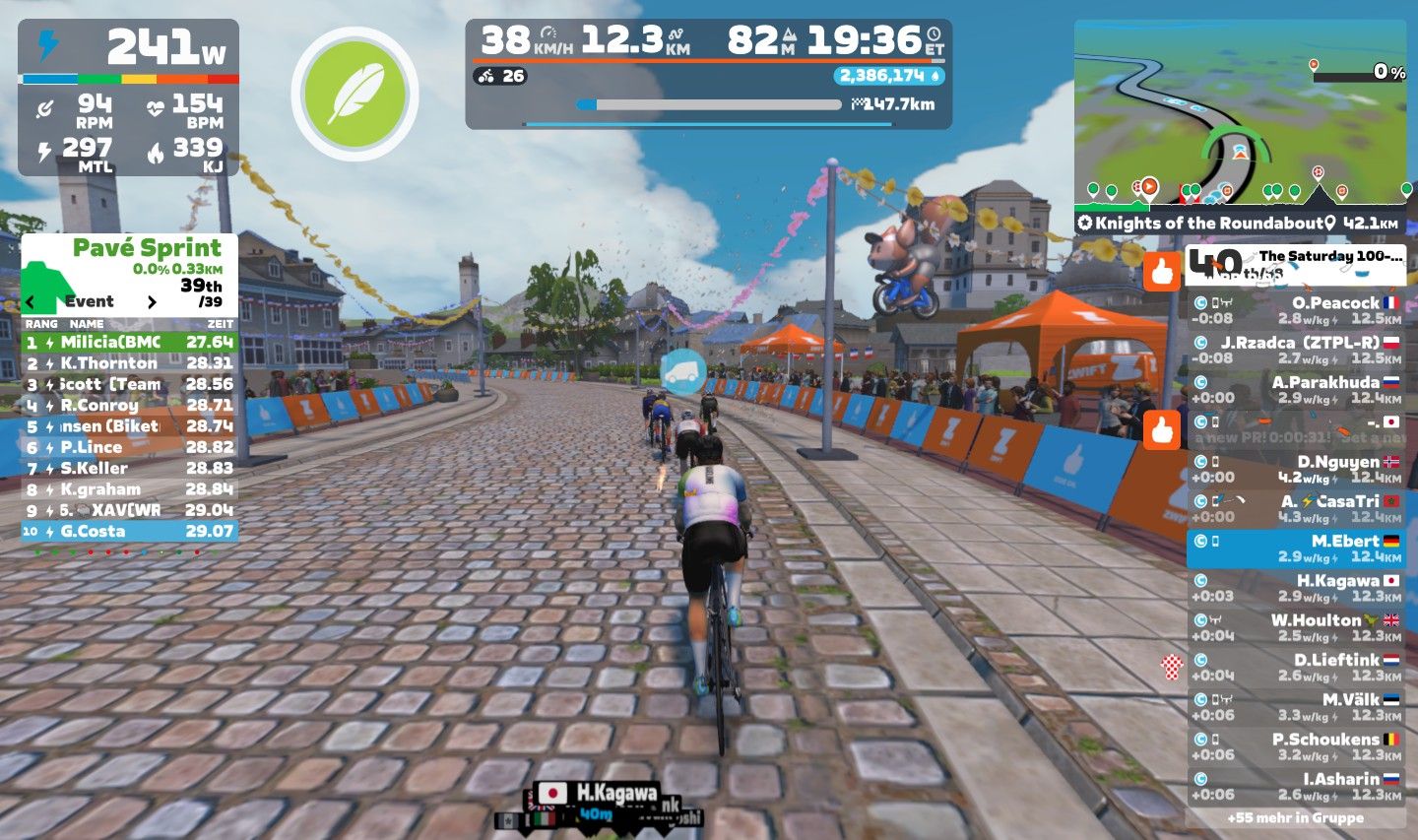Select D.Nguyen in the riders list
The height and width of the screenshot is (840, 1418).
tap(1296, 469)
